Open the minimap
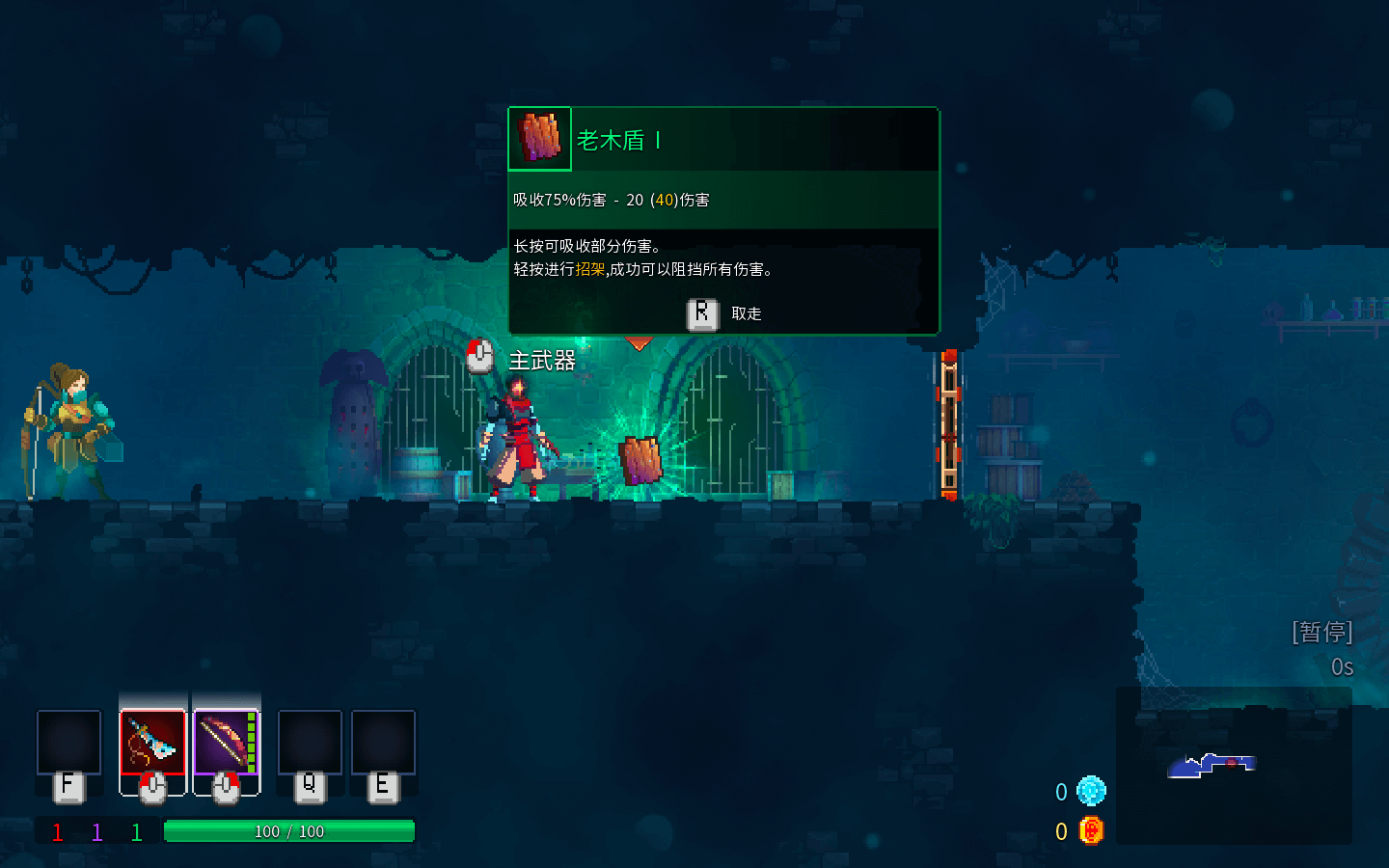The height and width of the screenshot is (868, 1389). 1233,766
